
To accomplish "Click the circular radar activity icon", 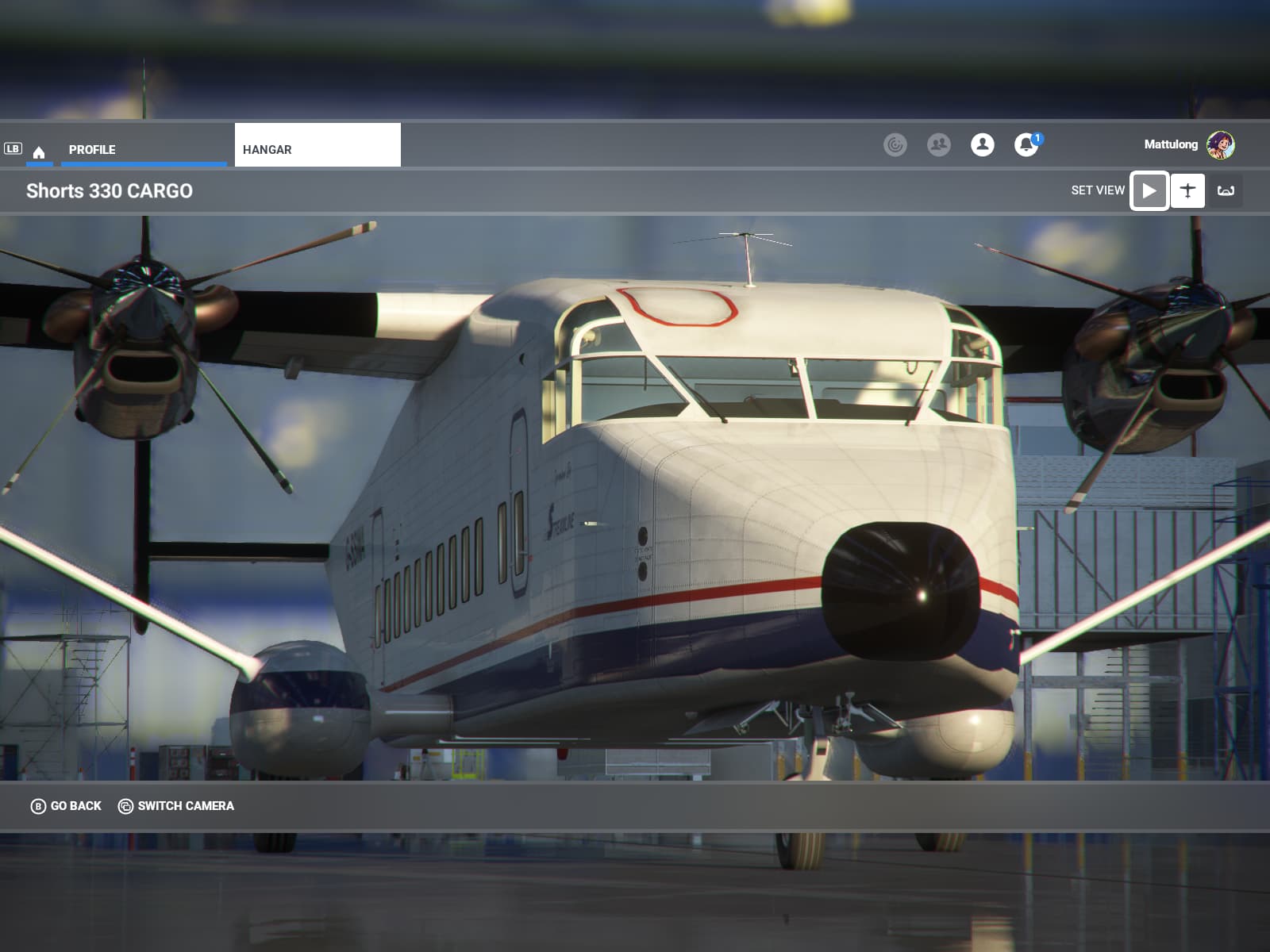I will click(x=896, y=144).
